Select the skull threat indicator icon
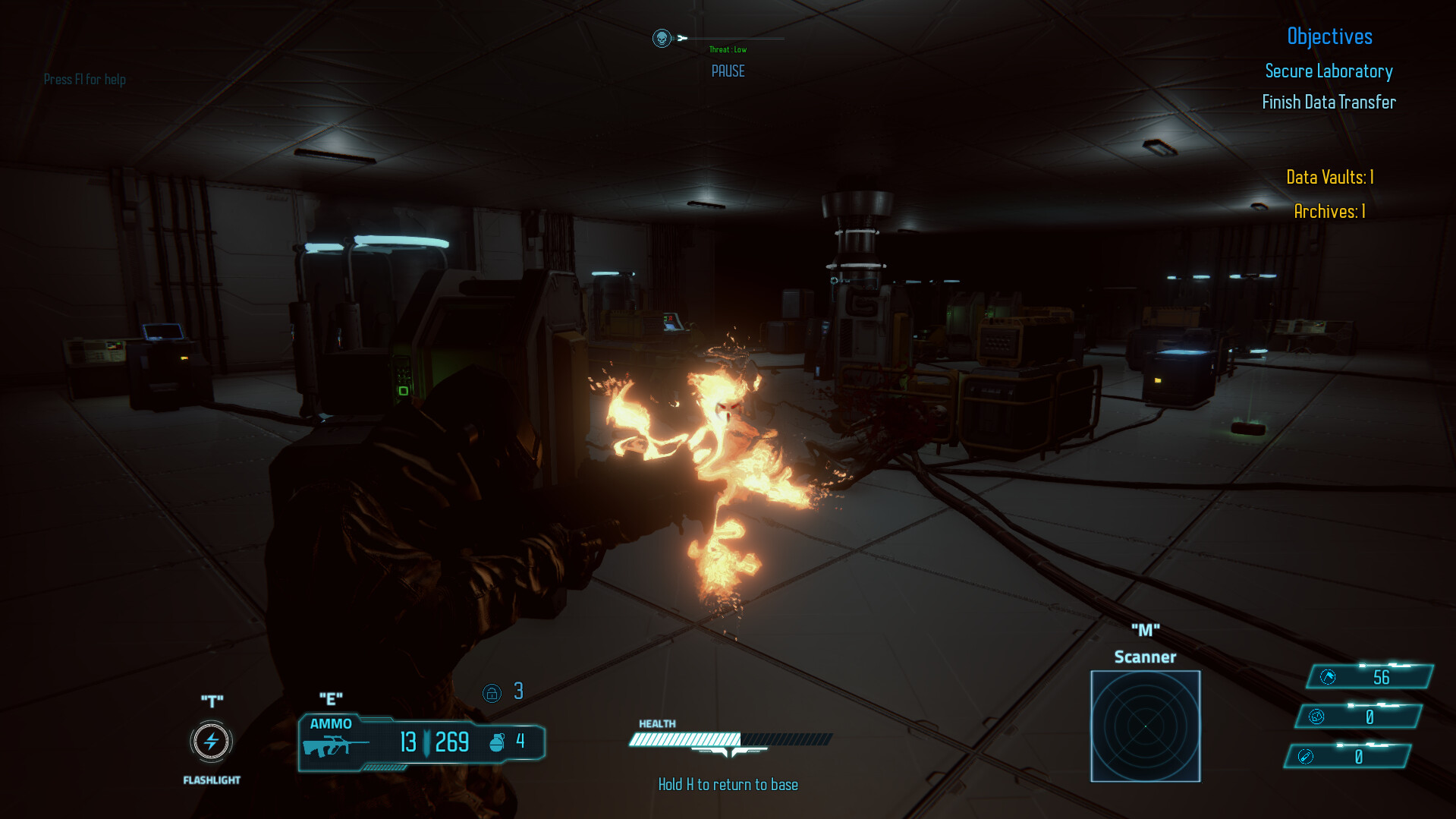The height and width of the screenshot is (819, 1456). 662,38
